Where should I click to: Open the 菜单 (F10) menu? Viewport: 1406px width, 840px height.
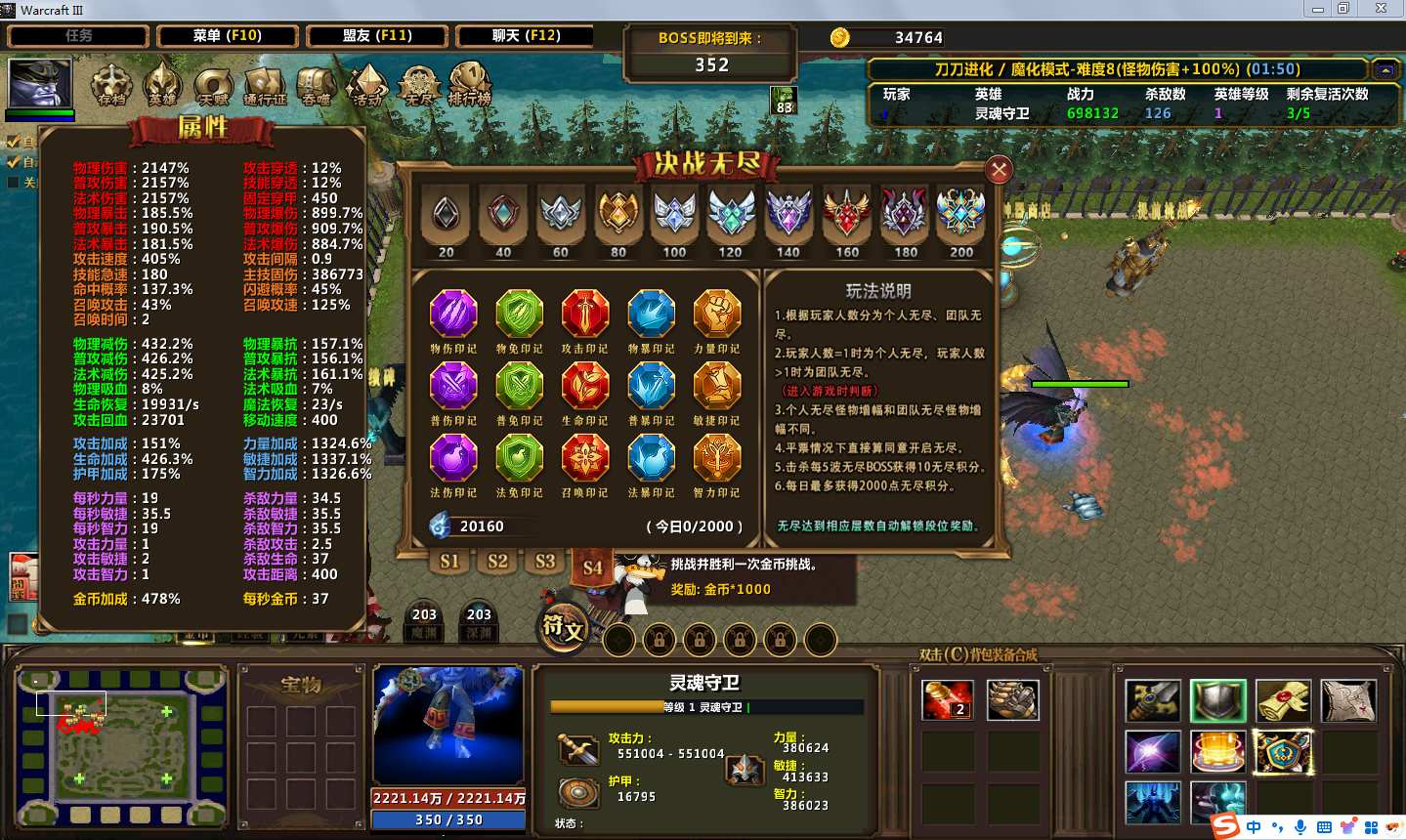coord(227,36)
